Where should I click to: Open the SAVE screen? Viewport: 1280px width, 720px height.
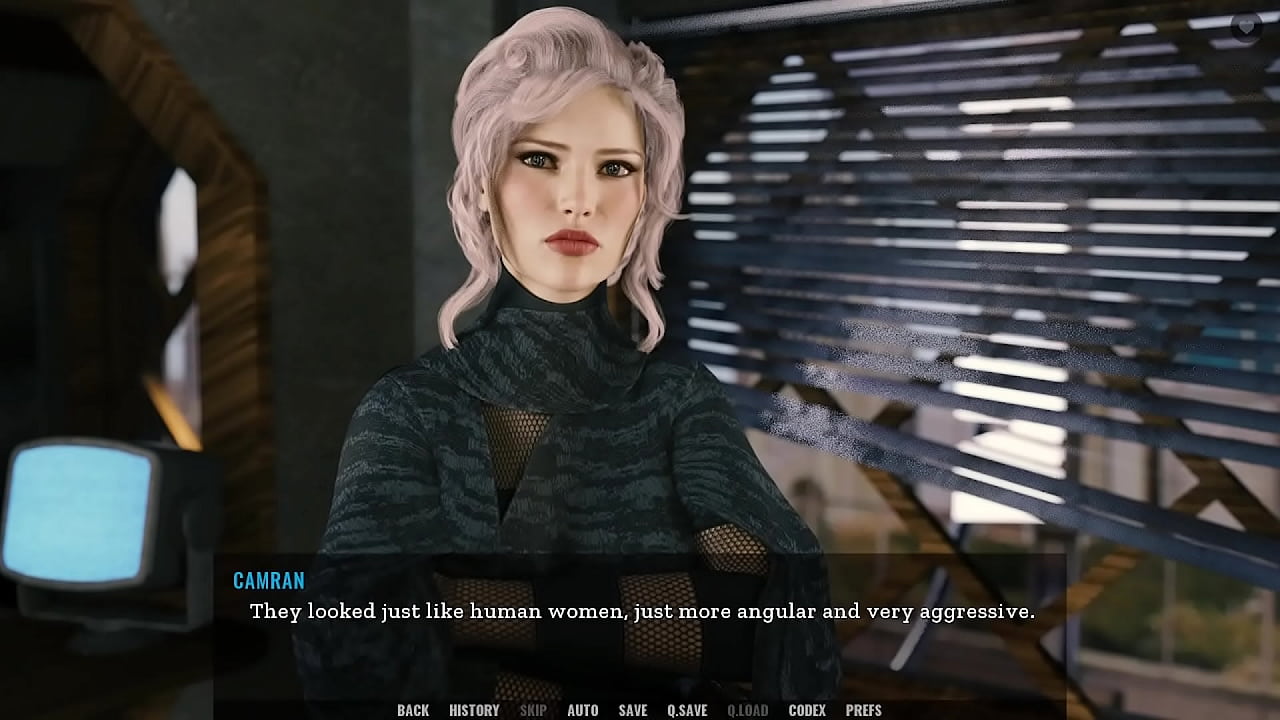tap(632, 710)
